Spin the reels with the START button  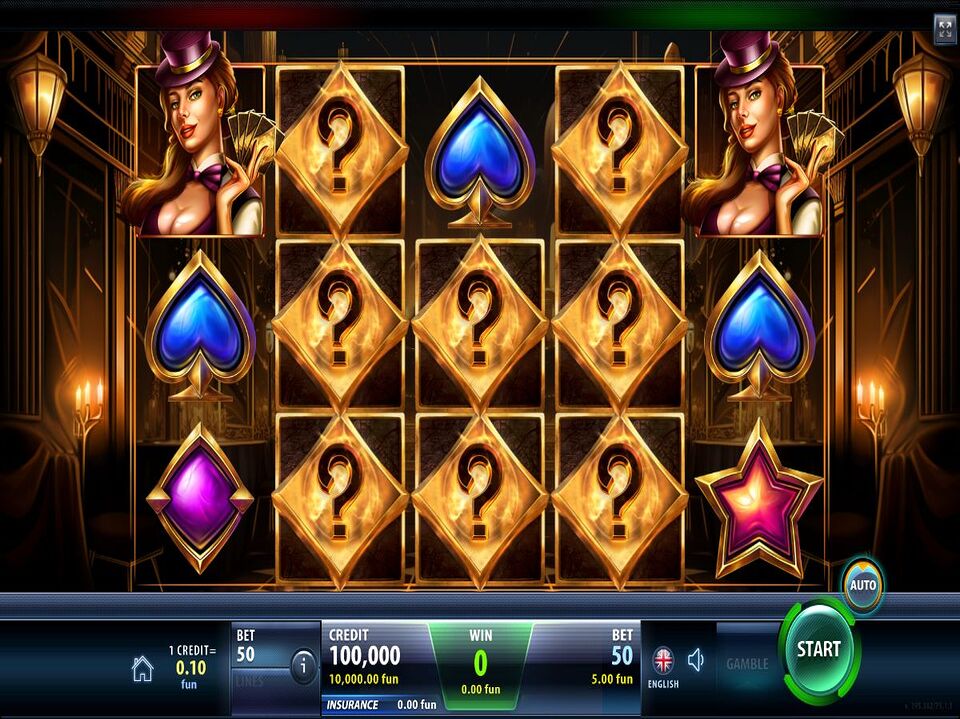pyautogui.click(x=818, y=651)
